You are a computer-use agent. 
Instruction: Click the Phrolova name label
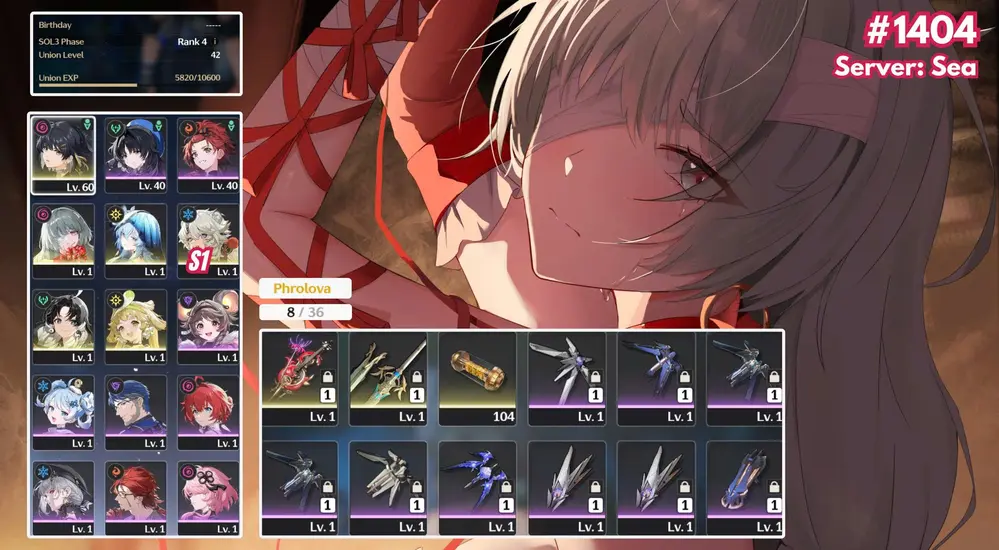[305, 288]
